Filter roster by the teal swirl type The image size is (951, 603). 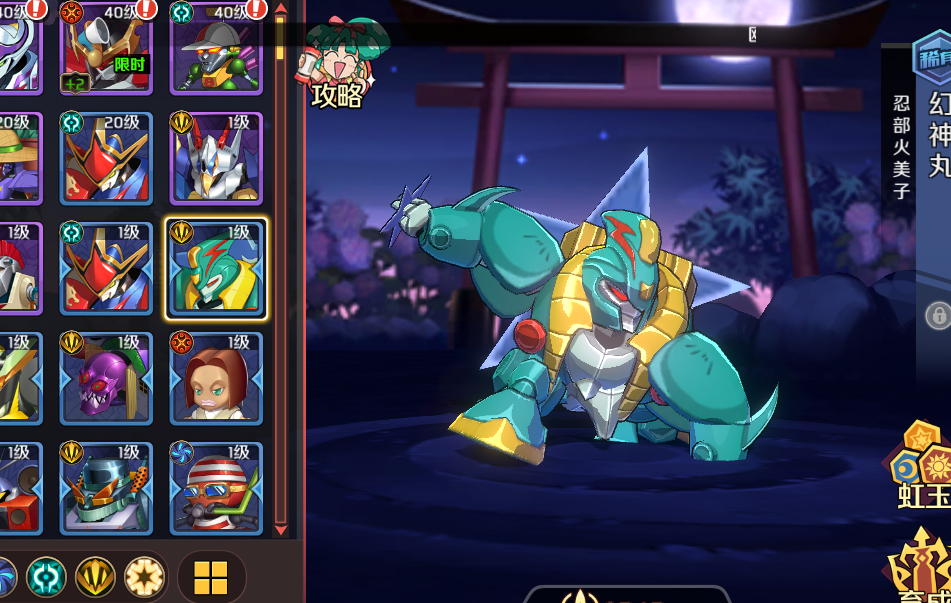click(x=46, y=577)
